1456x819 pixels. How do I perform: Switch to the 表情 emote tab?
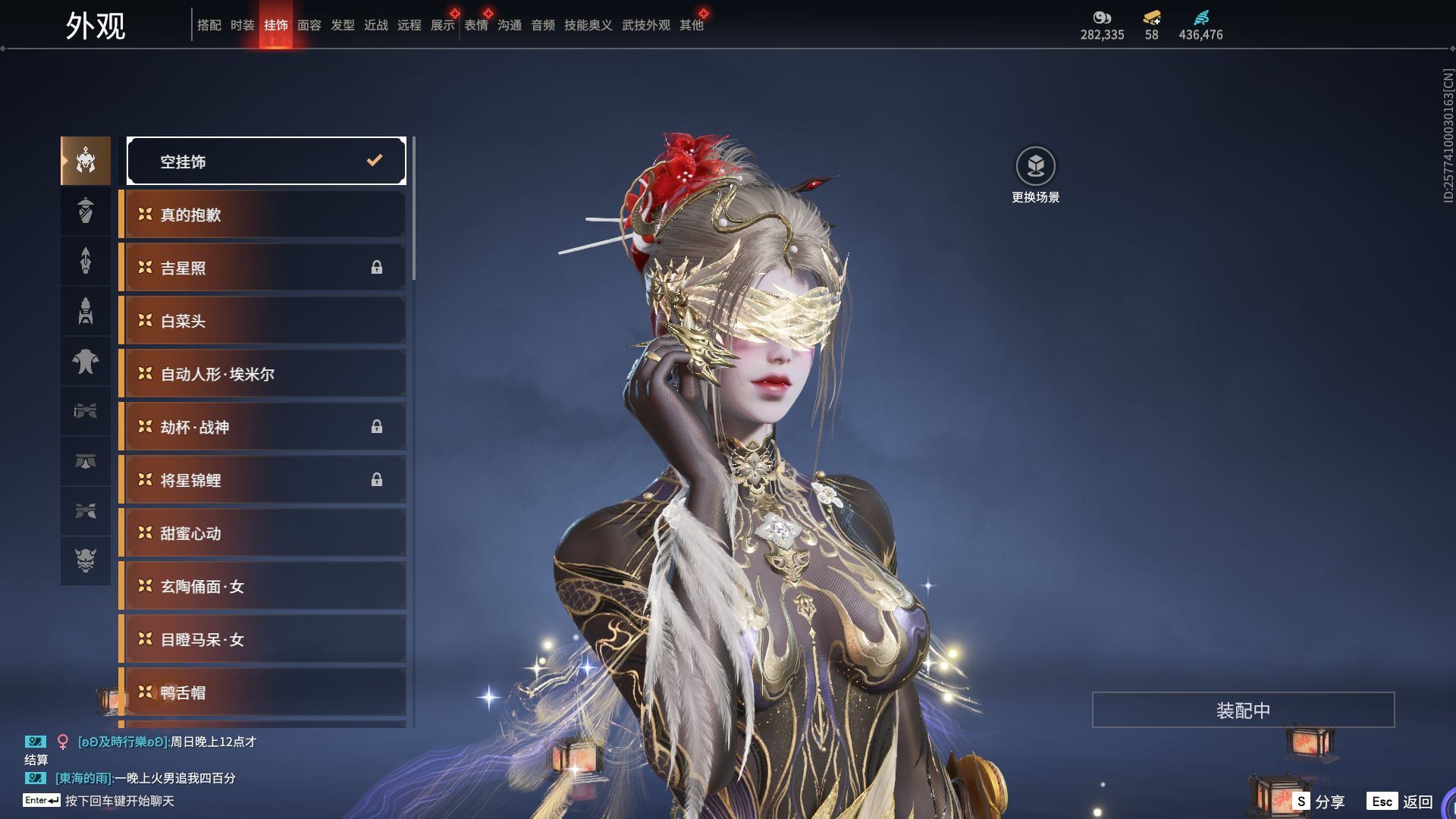tap(475, 26)
